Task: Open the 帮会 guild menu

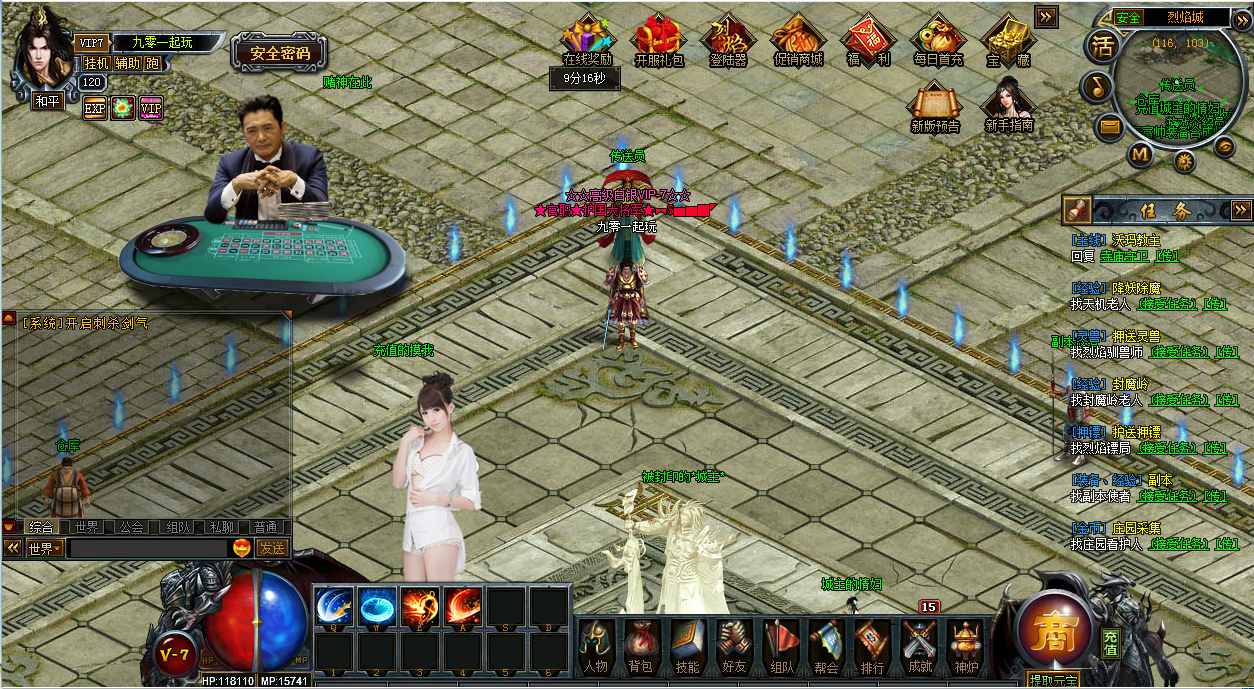Action: click(x=826, y=645)
